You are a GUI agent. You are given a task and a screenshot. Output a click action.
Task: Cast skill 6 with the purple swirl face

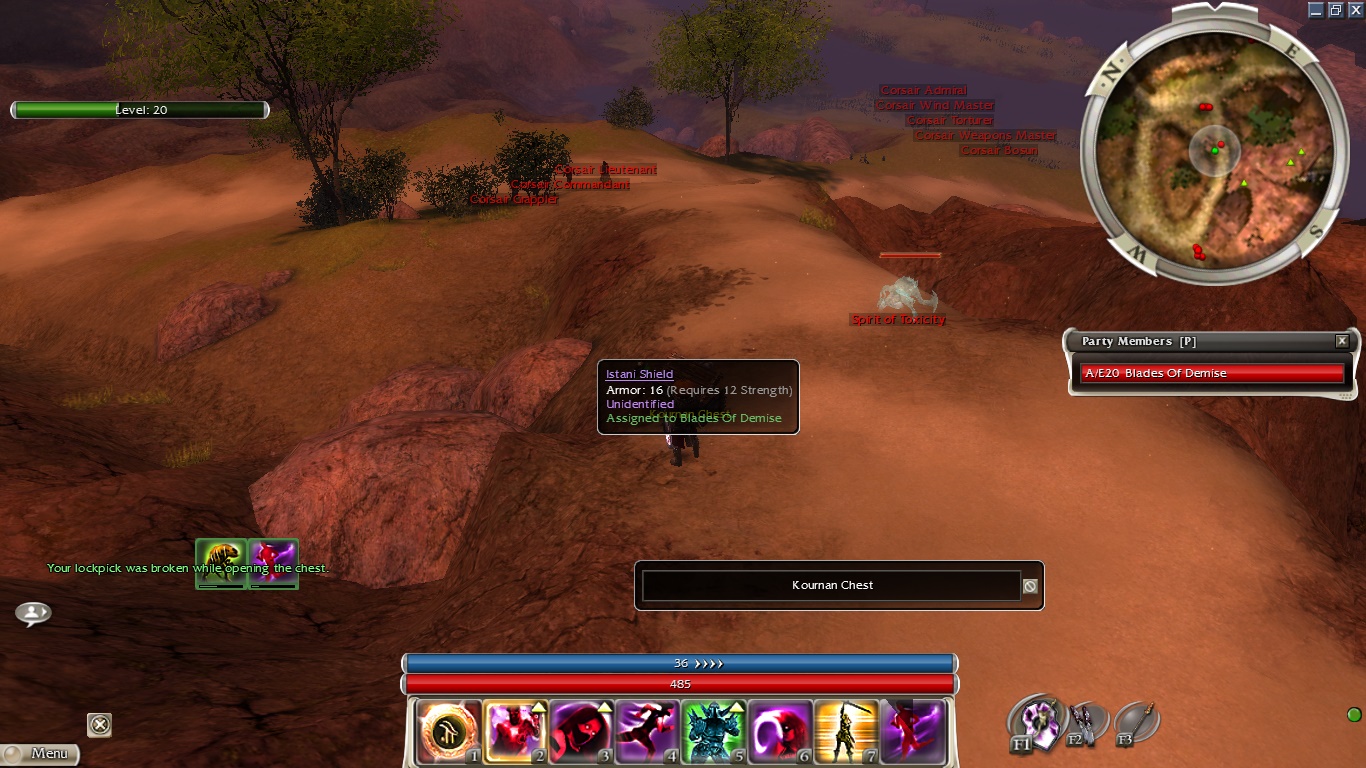[x=779, y=732]
